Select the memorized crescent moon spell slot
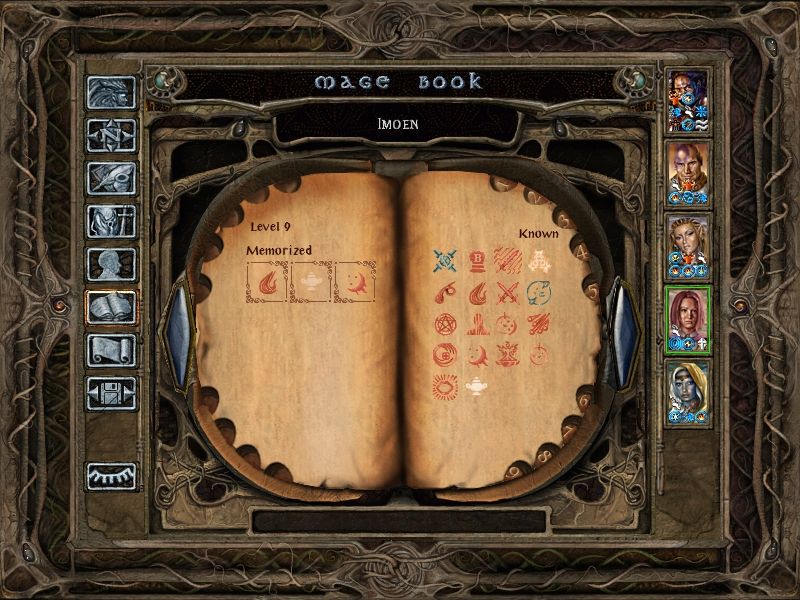The image size is (800, 600). coord(354,282)
